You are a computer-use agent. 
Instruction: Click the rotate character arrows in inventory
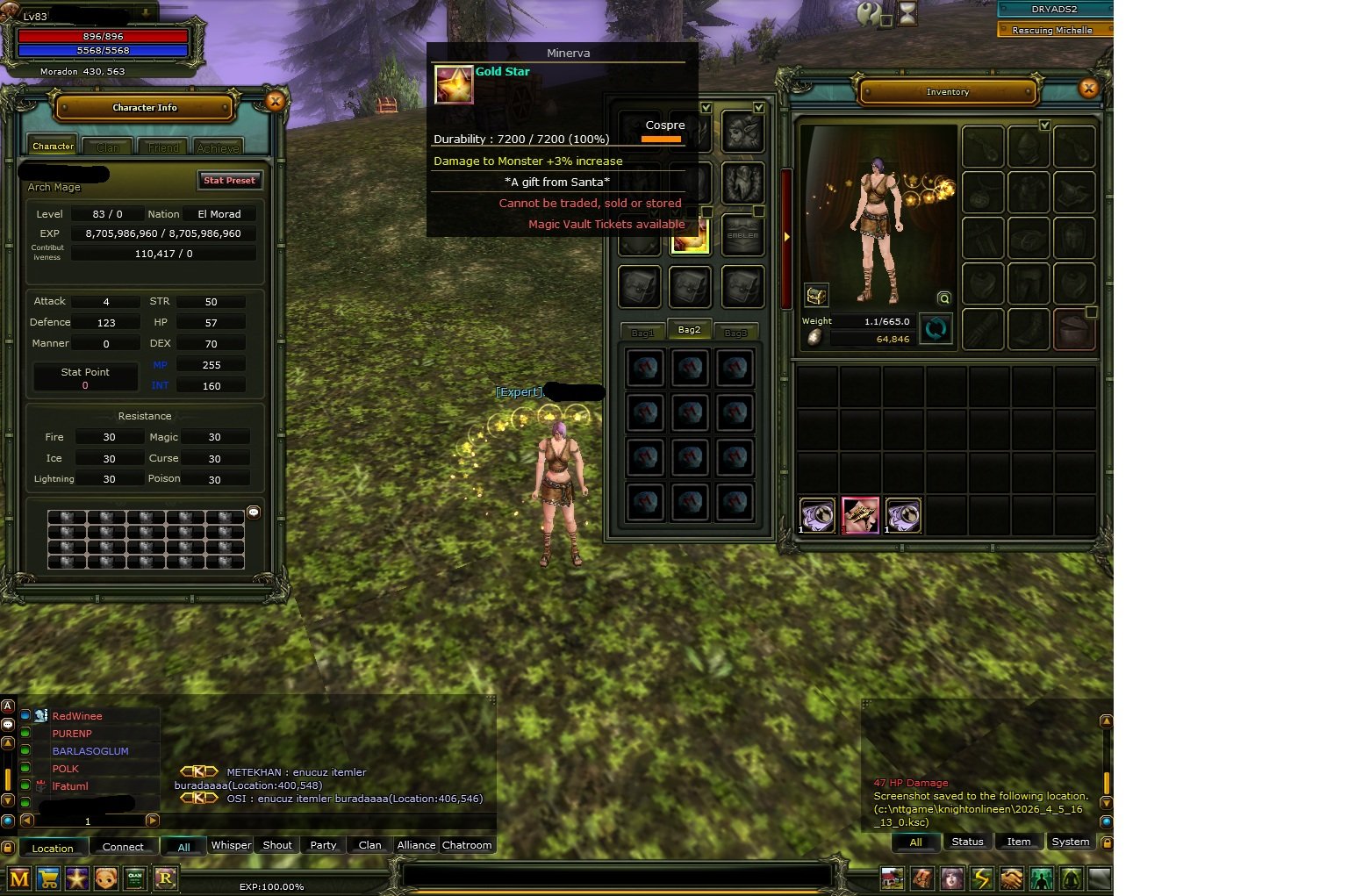click(936, 328)
